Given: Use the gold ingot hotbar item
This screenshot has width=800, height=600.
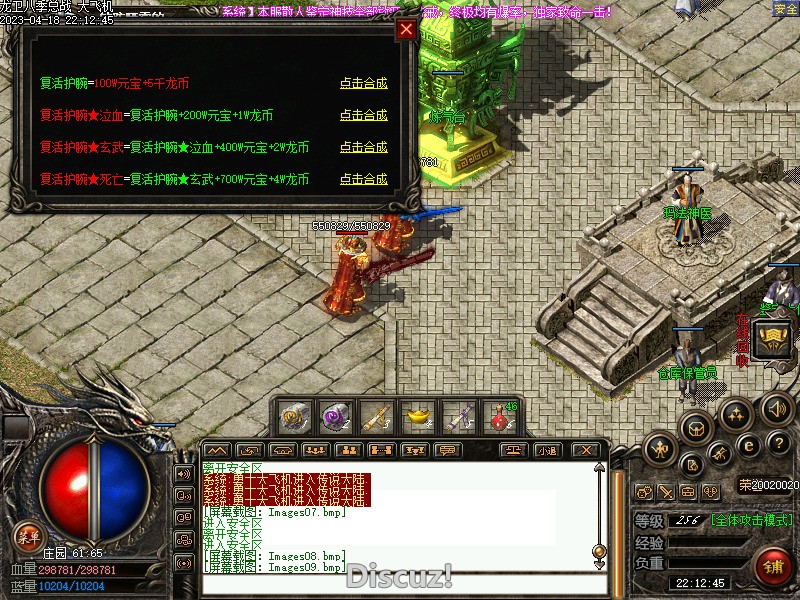Looking at the screenshot, I should pos(418,415).
